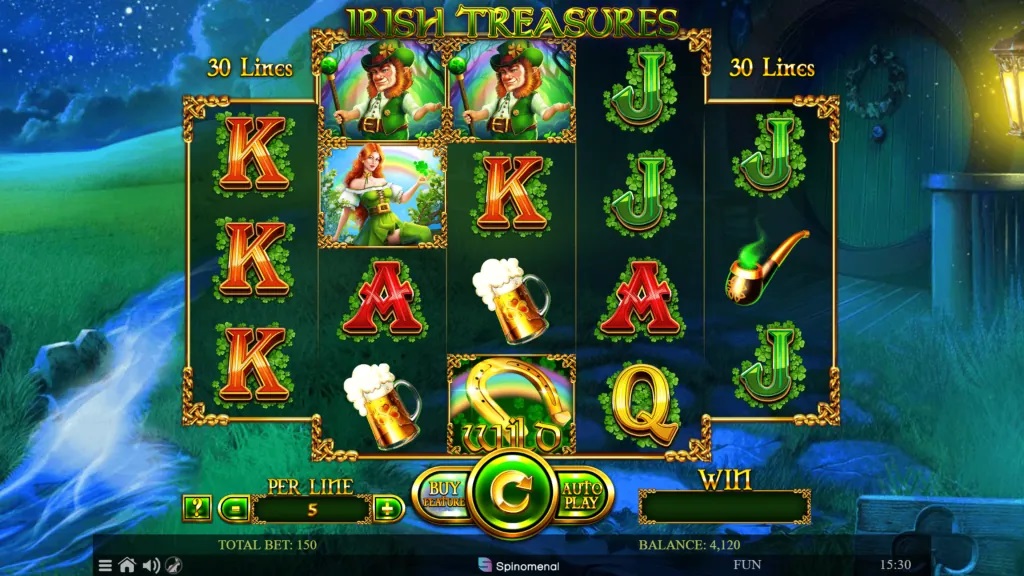Toggle the quick spin rabbit icon
This screenshot has height=576, width=1024.
click(x=174, y=565)
